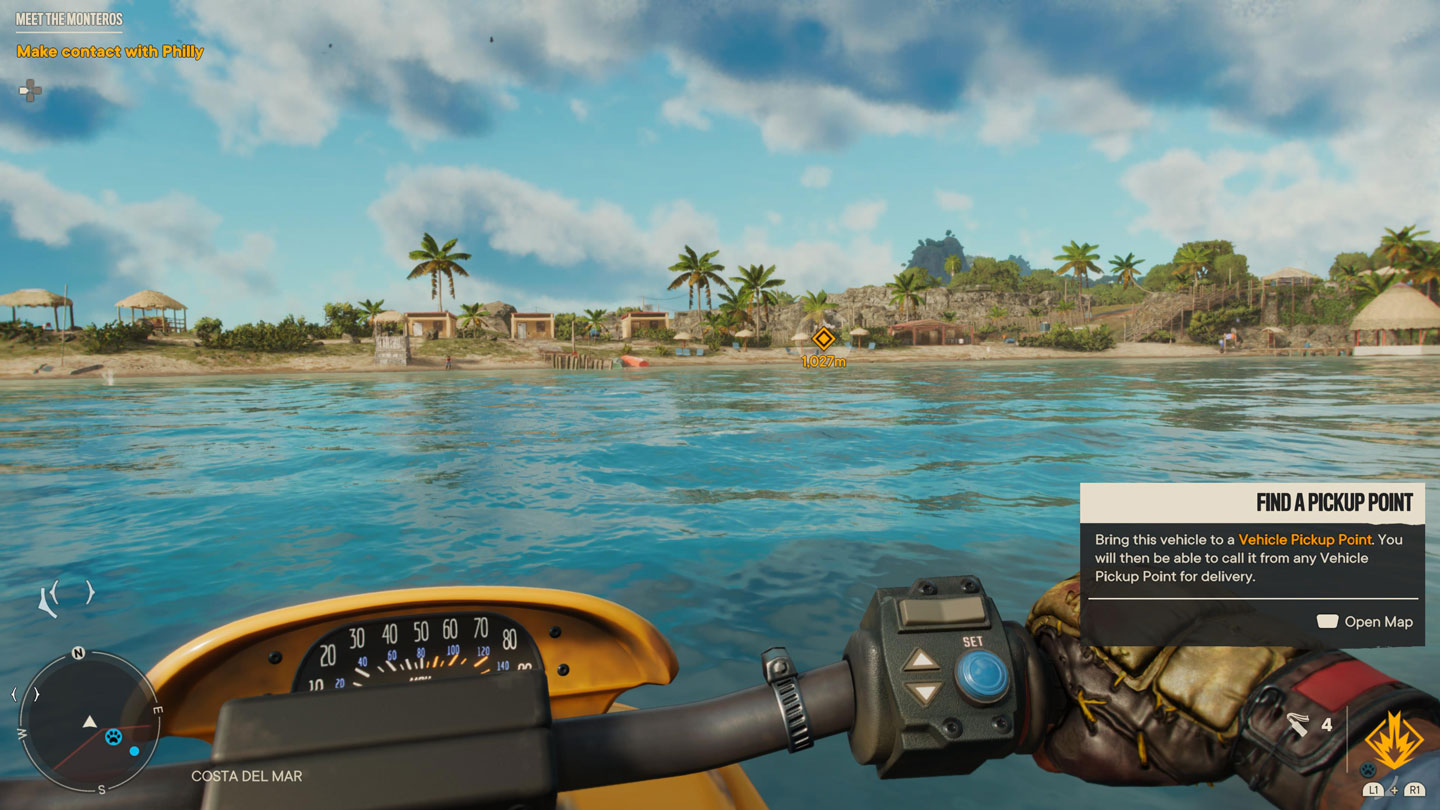
Task: Click the white player arrow in the compass
Action: [x=88, y=720]
